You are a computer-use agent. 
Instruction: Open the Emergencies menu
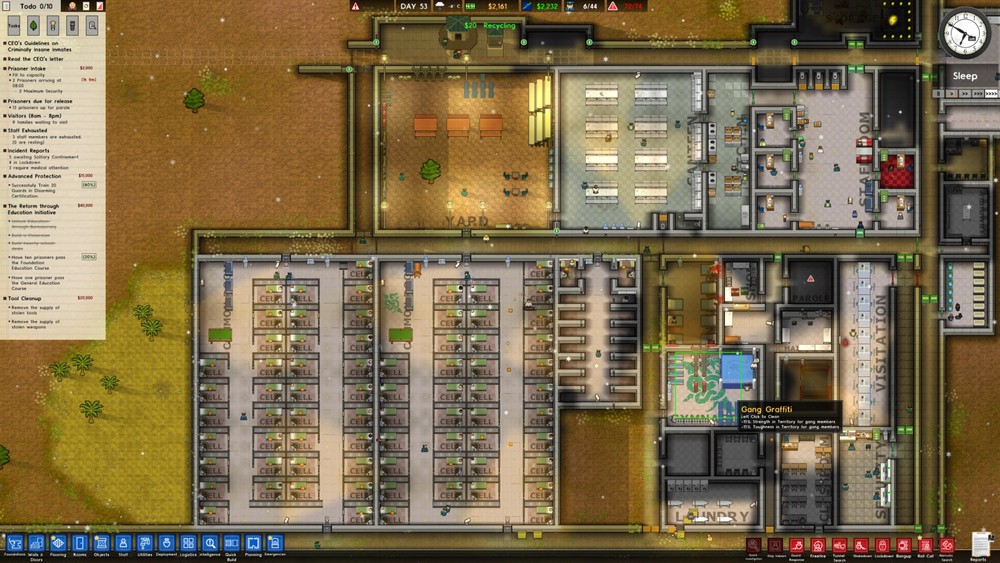[275, 542]
